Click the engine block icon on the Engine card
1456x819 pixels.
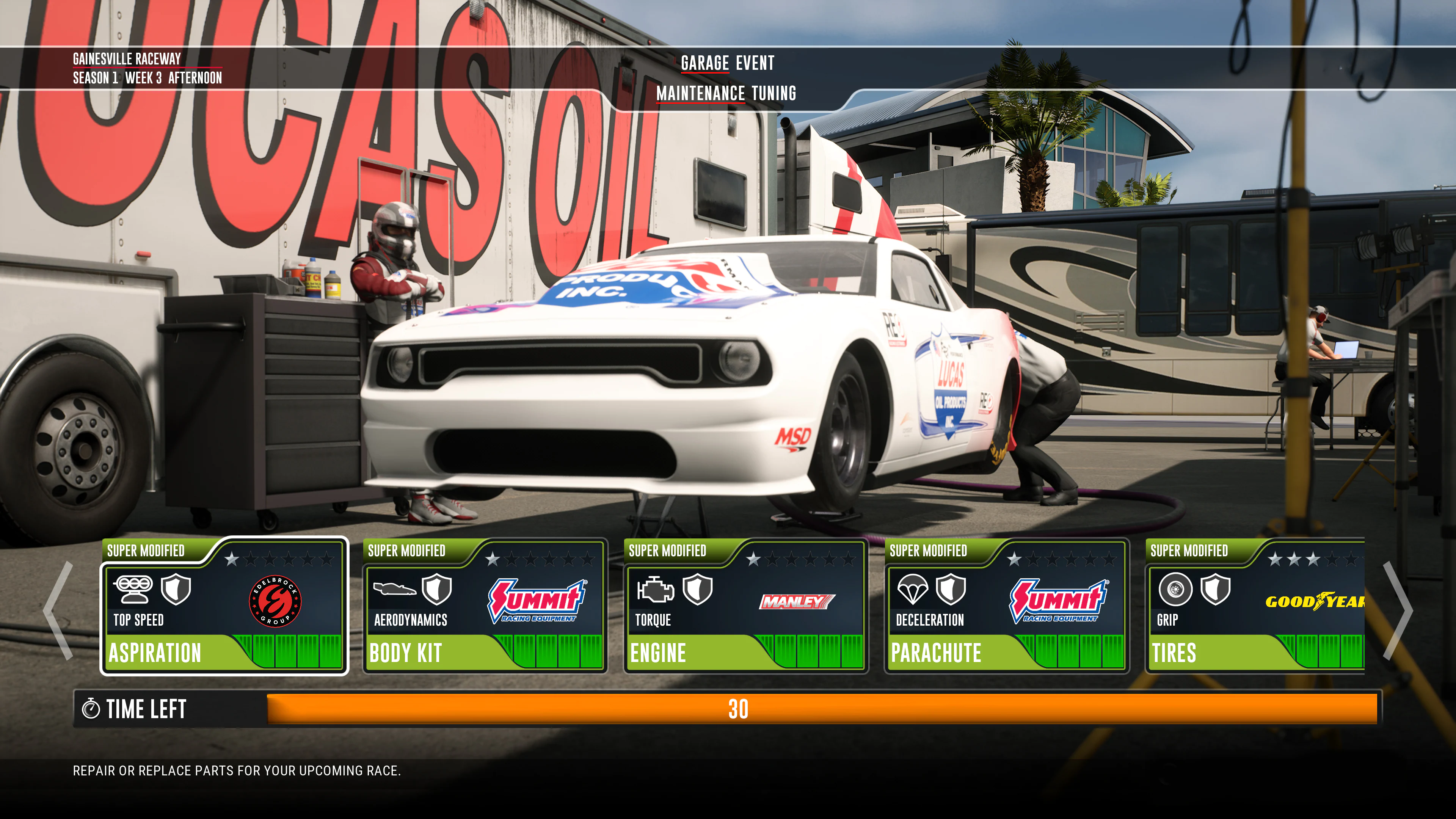[x=656, y=589]
